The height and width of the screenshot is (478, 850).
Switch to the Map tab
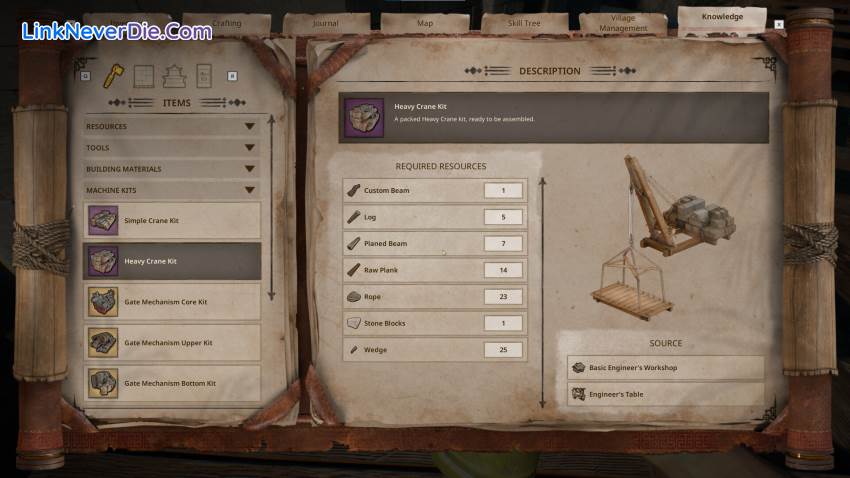coord(425,22)
